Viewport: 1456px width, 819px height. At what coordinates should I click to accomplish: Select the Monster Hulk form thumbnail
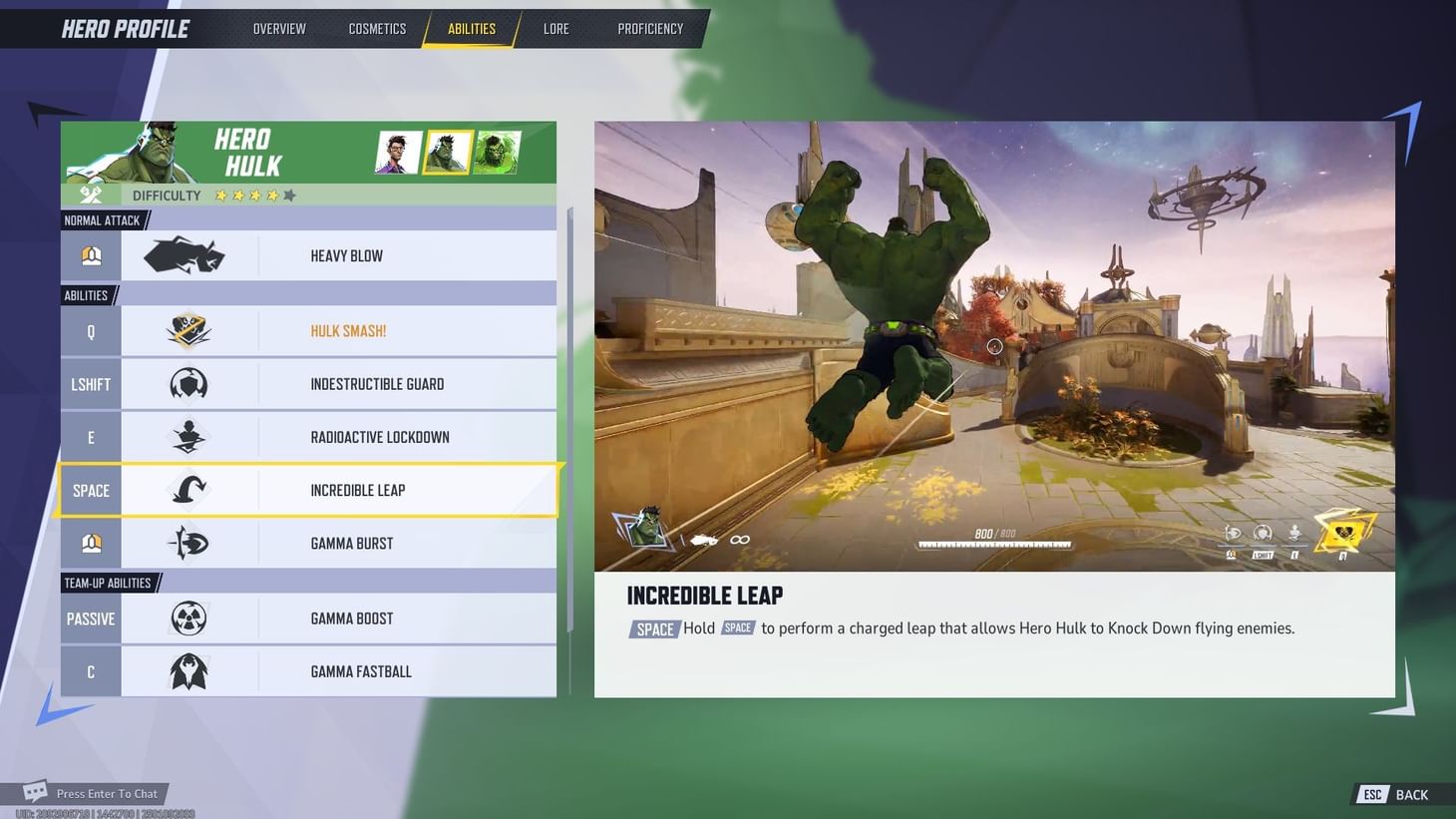point(496,152)
